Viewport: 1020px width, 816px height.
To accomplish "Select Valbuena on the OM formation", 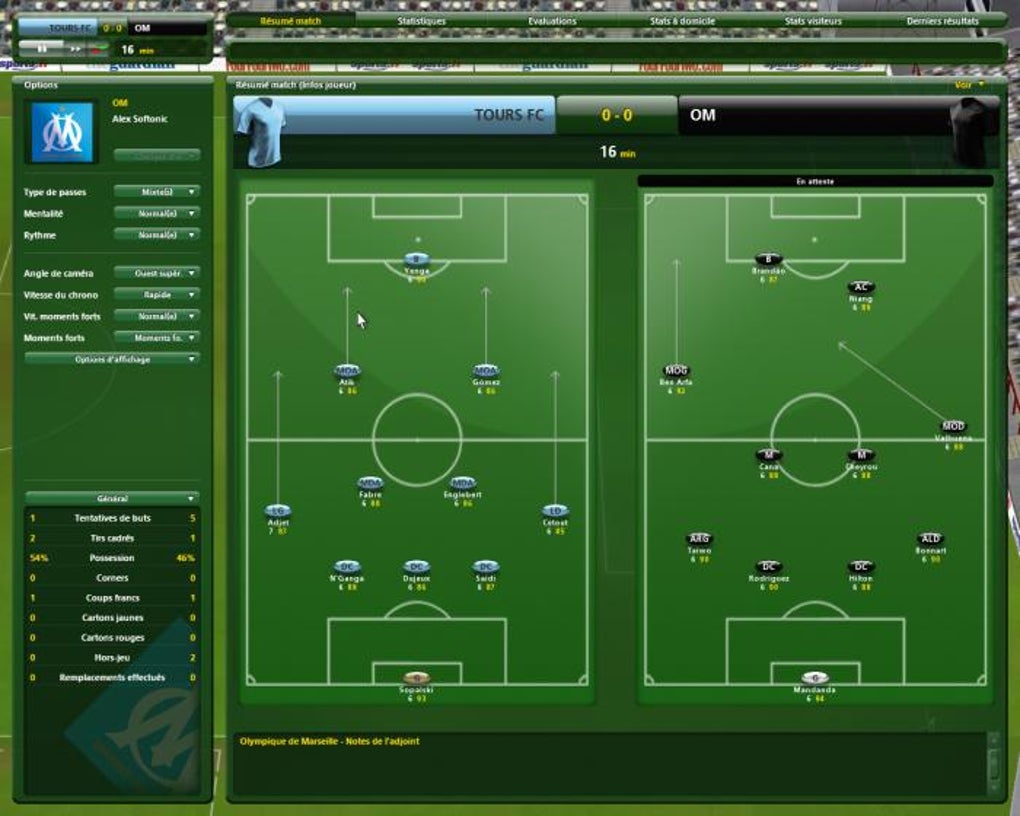I will (953, 427).
